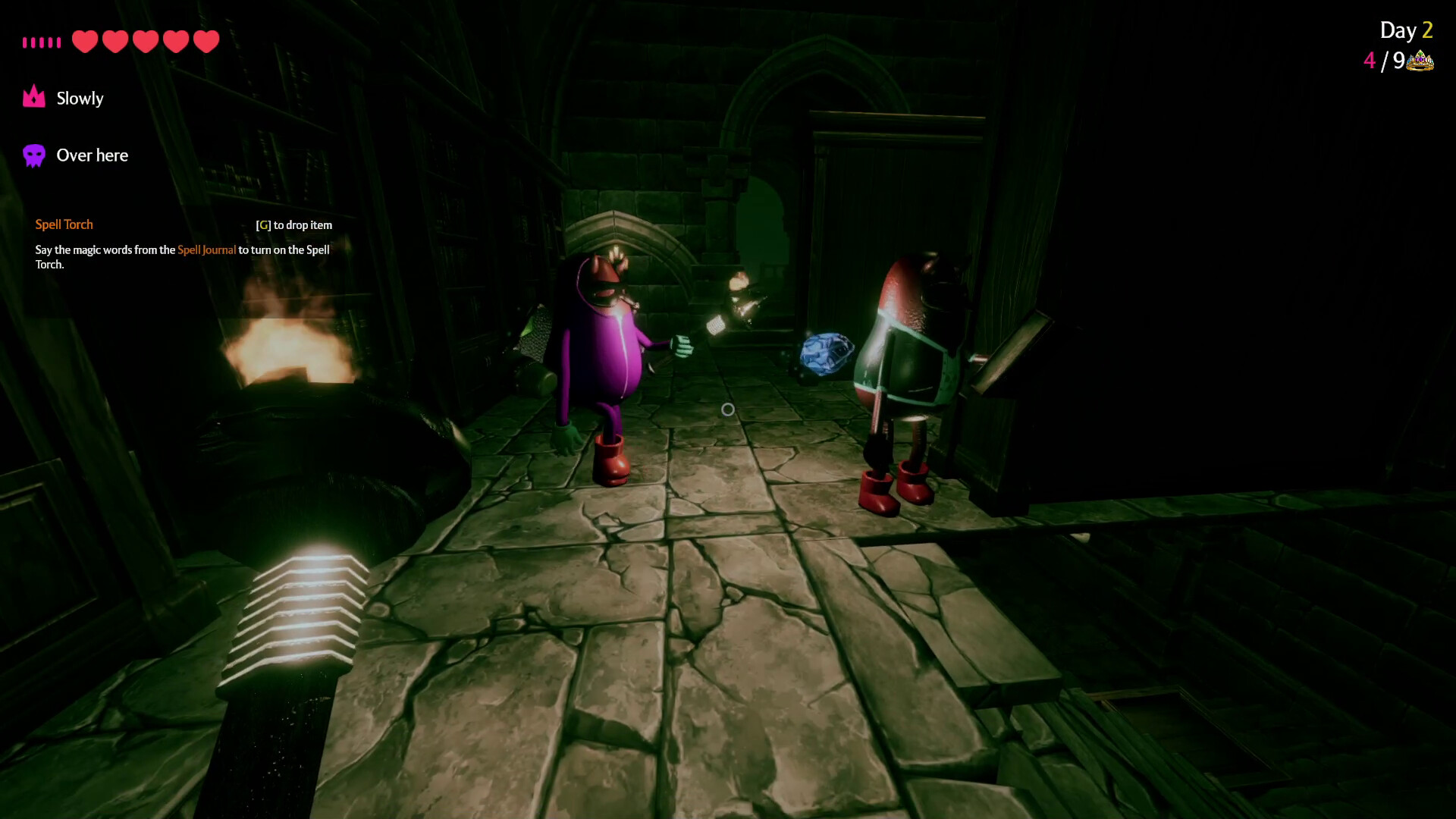Open the Spell Journal orange link
The height and width of the screenshot is (819, 1456).
[x=207, y=249]
